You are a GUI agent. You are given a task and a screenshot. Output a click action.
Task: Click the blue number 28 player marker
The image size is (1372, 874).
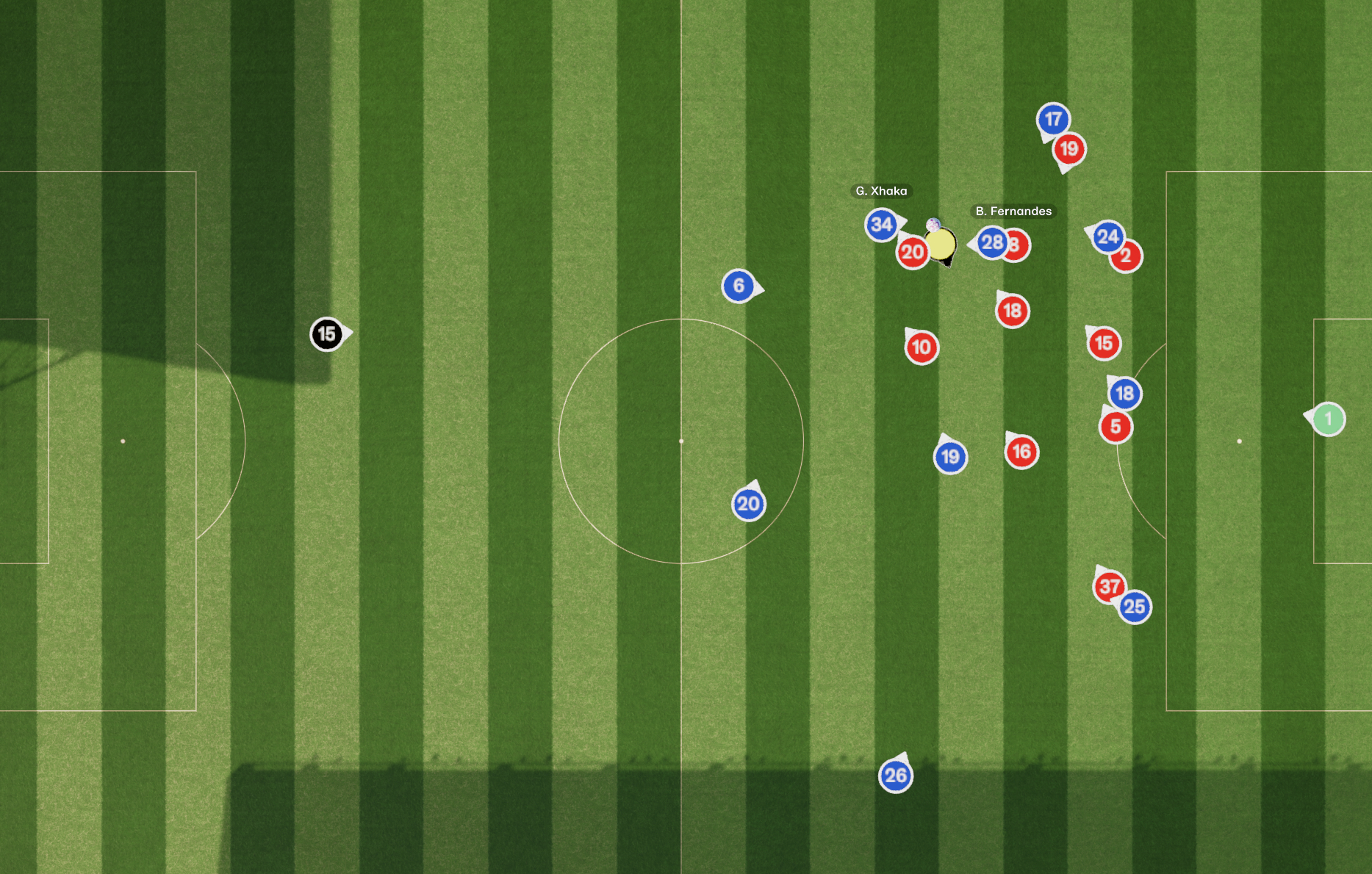pyautogui.click(x=991, y=242)
